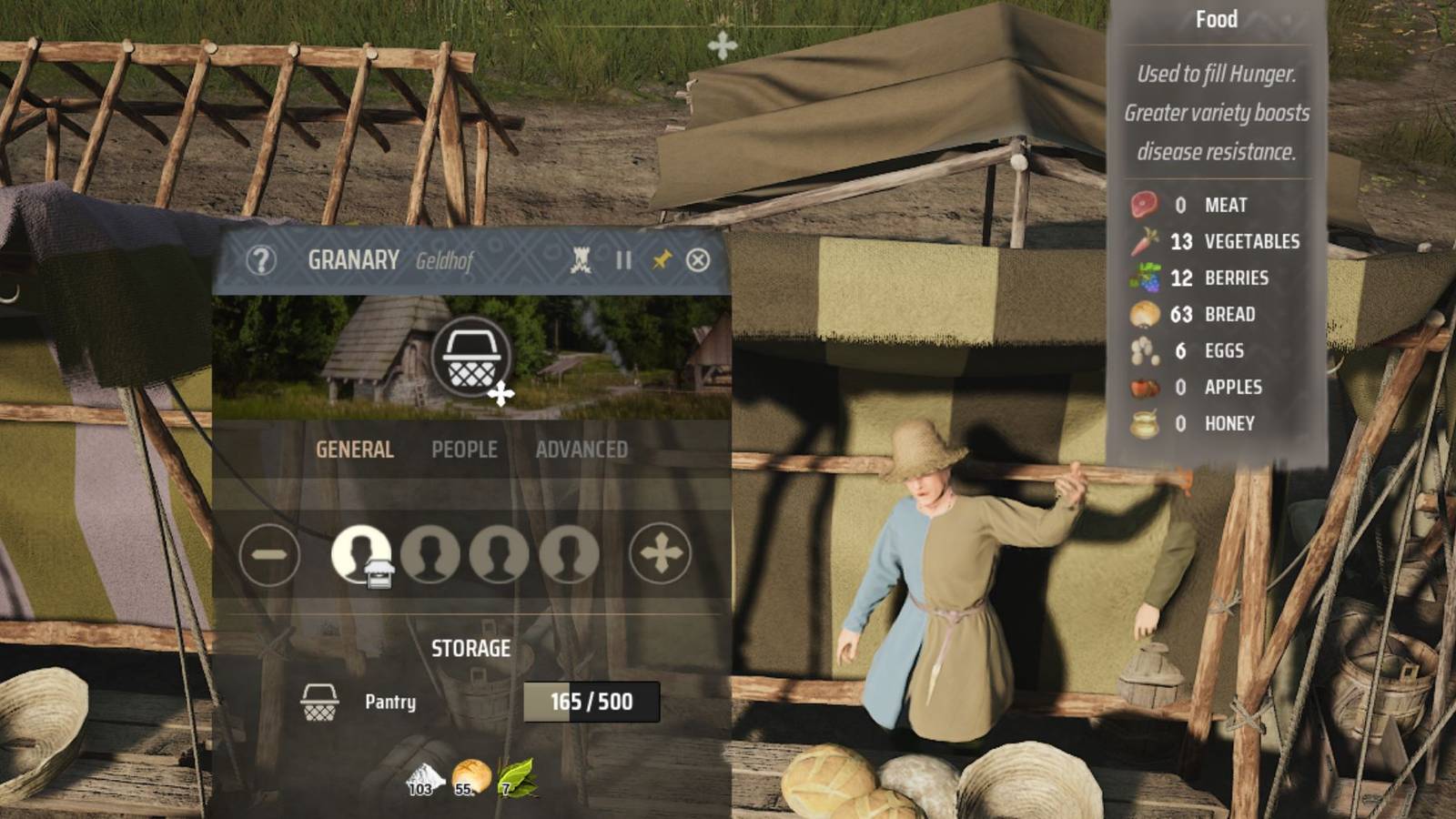Viewport: 1456px width, 819px height.
Task: Switch to the PEOPLE tab
Action: click(466, 449)
